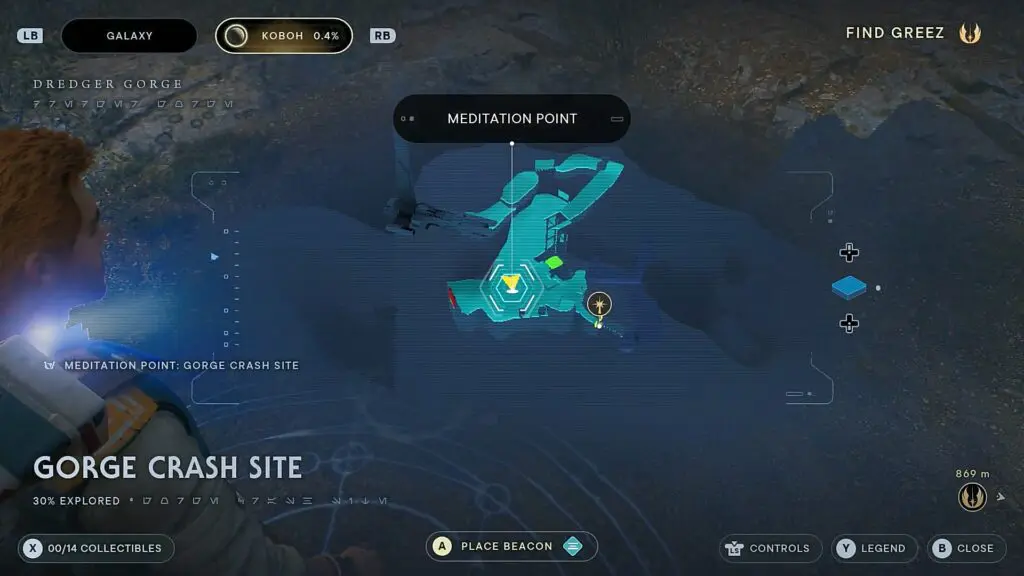
Task: Select the Koboh planet tab
Action: (x=284, y=36)
